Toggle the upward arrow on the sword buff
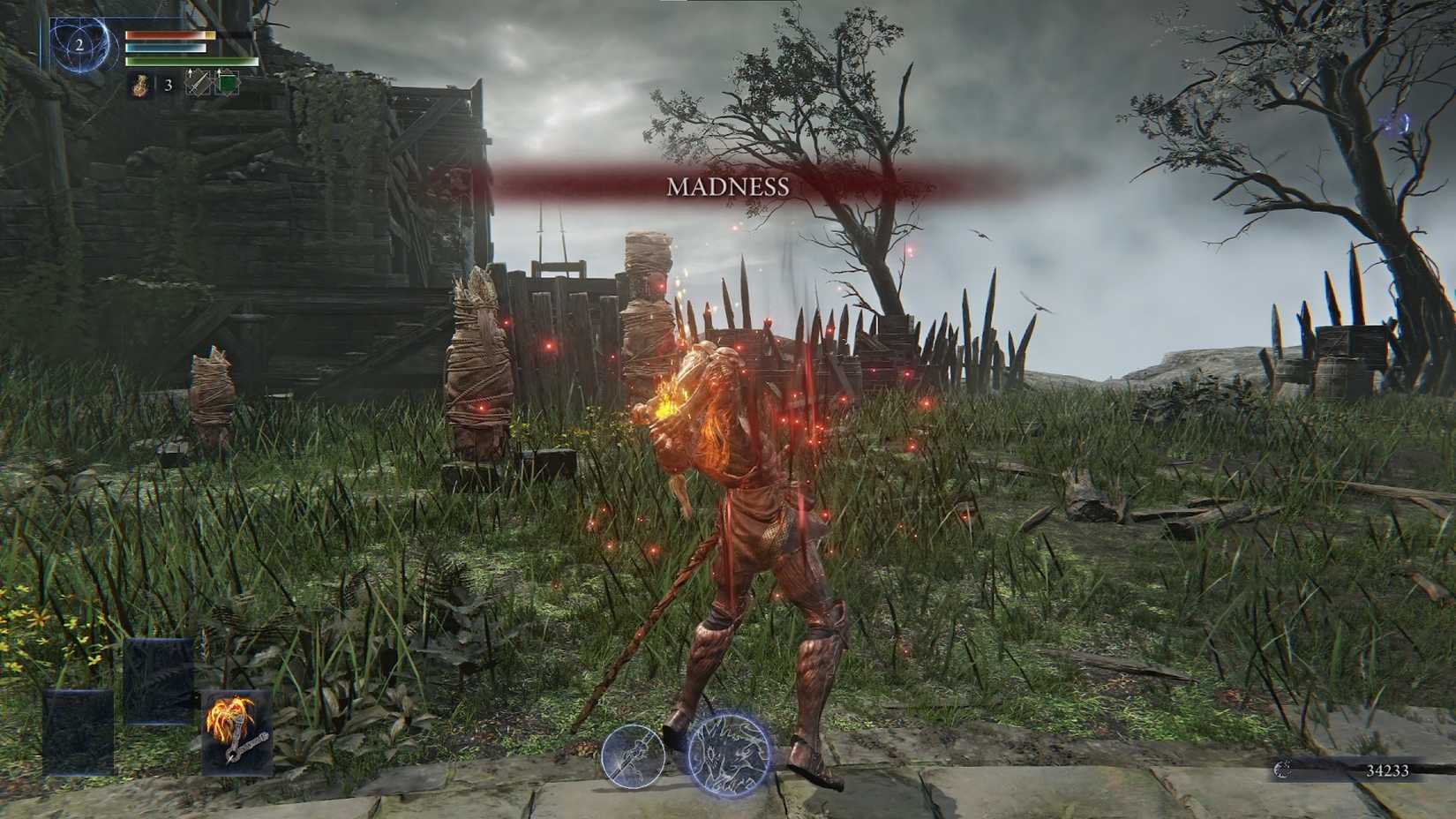 coord(190,72)
